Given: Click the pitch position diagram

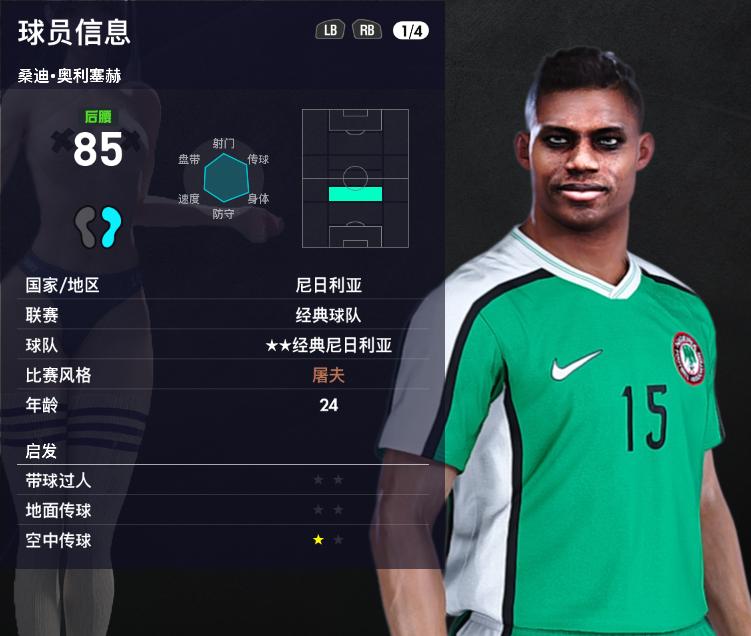Looking at the screenshot, I should point(355,178).
